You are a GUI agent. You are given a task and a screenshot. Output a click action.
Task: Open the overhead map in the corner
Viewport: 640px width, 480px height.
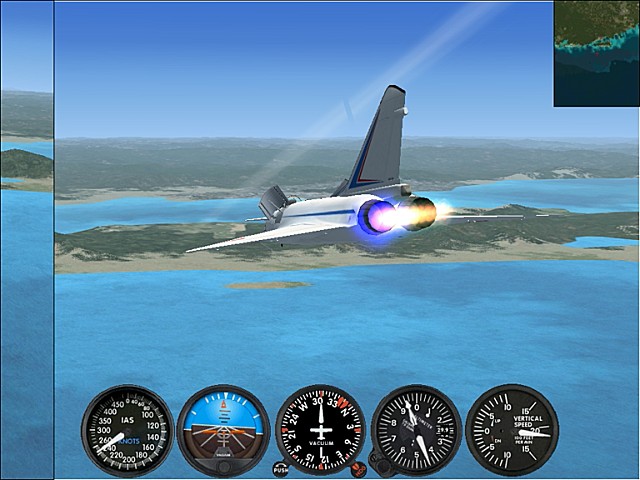(597, 53)
